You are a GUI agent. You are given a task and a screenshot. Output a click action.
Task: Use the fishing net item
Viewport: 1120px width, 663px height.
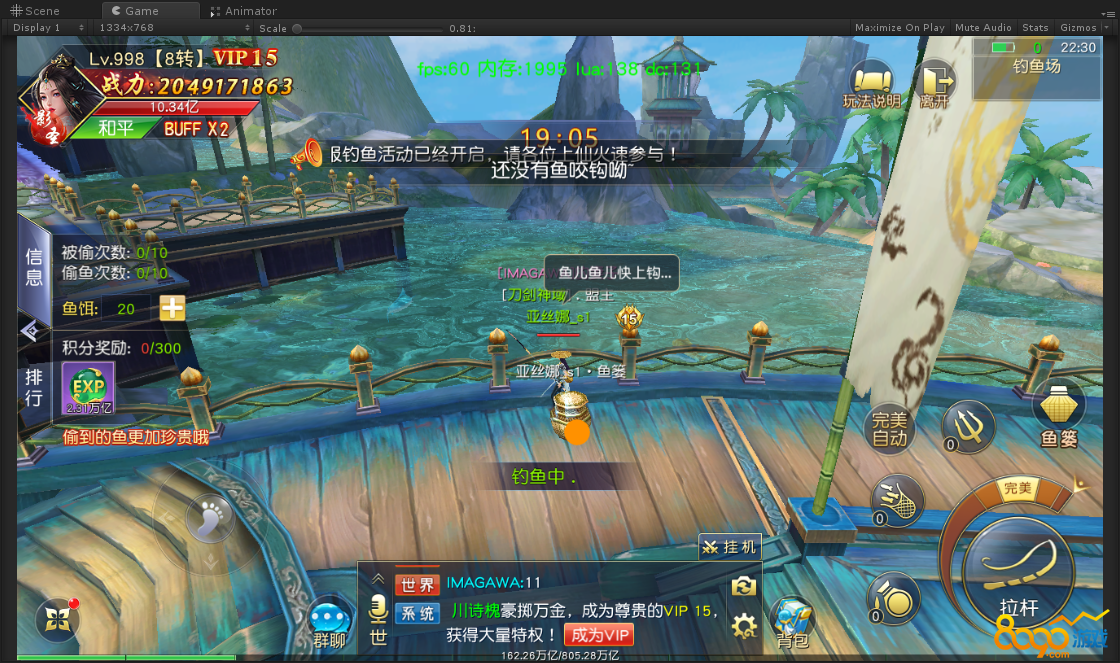coord(895,497)
